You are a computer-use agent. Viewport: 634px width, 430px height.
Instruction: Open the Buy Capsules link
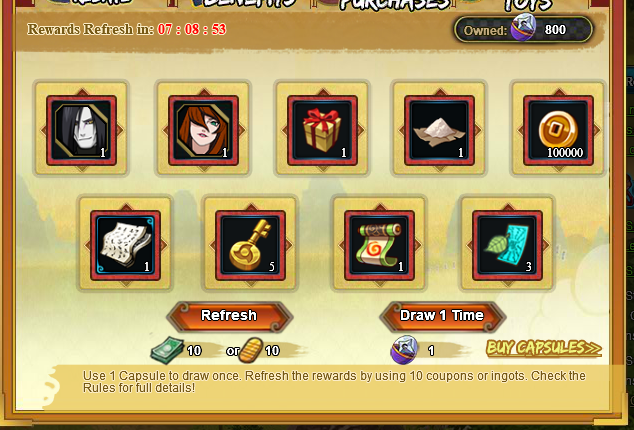544,348
